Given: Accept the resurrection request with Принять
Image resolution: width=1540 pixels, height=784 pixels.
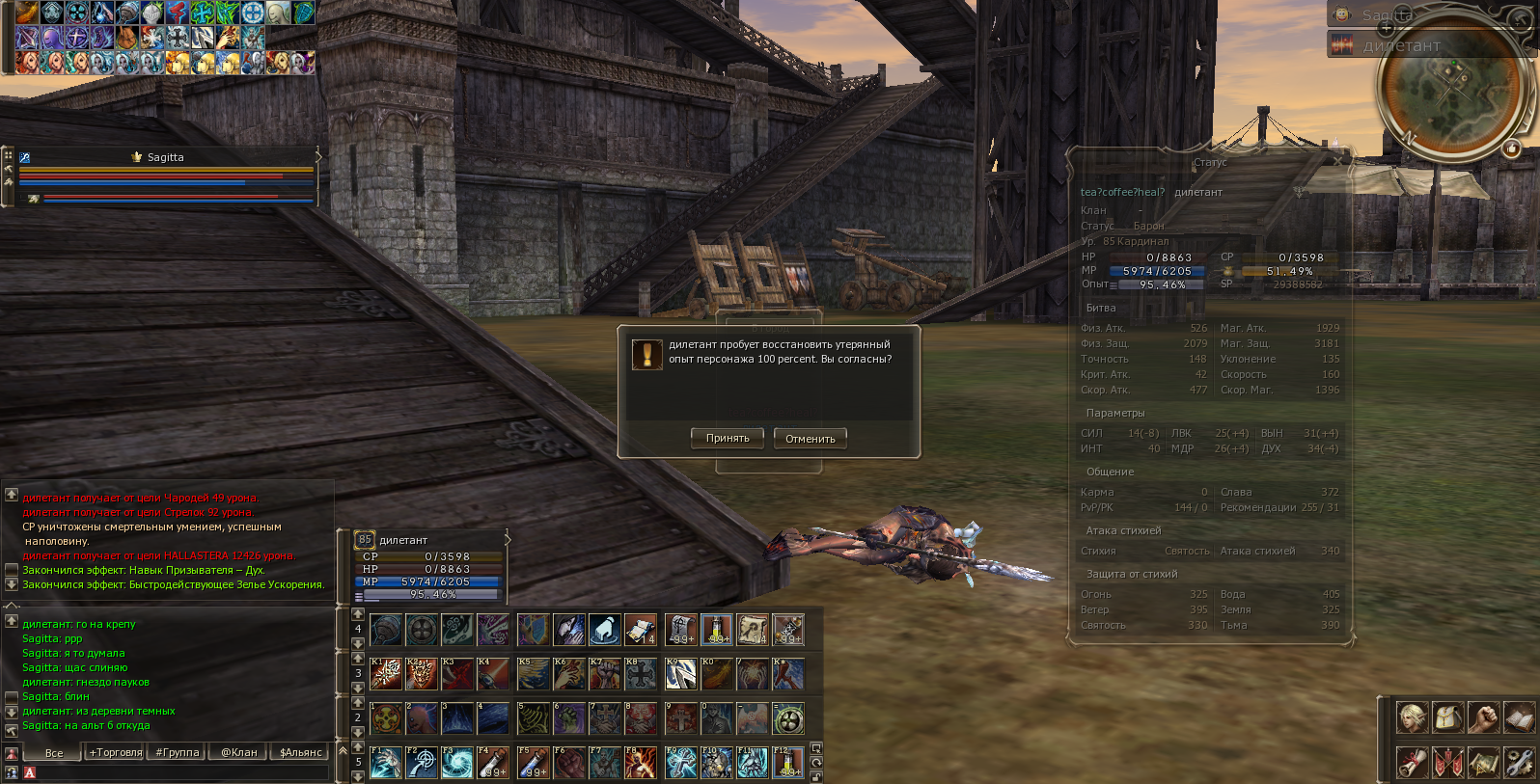Looking at the screenshot, I should (x=728, y=439).
